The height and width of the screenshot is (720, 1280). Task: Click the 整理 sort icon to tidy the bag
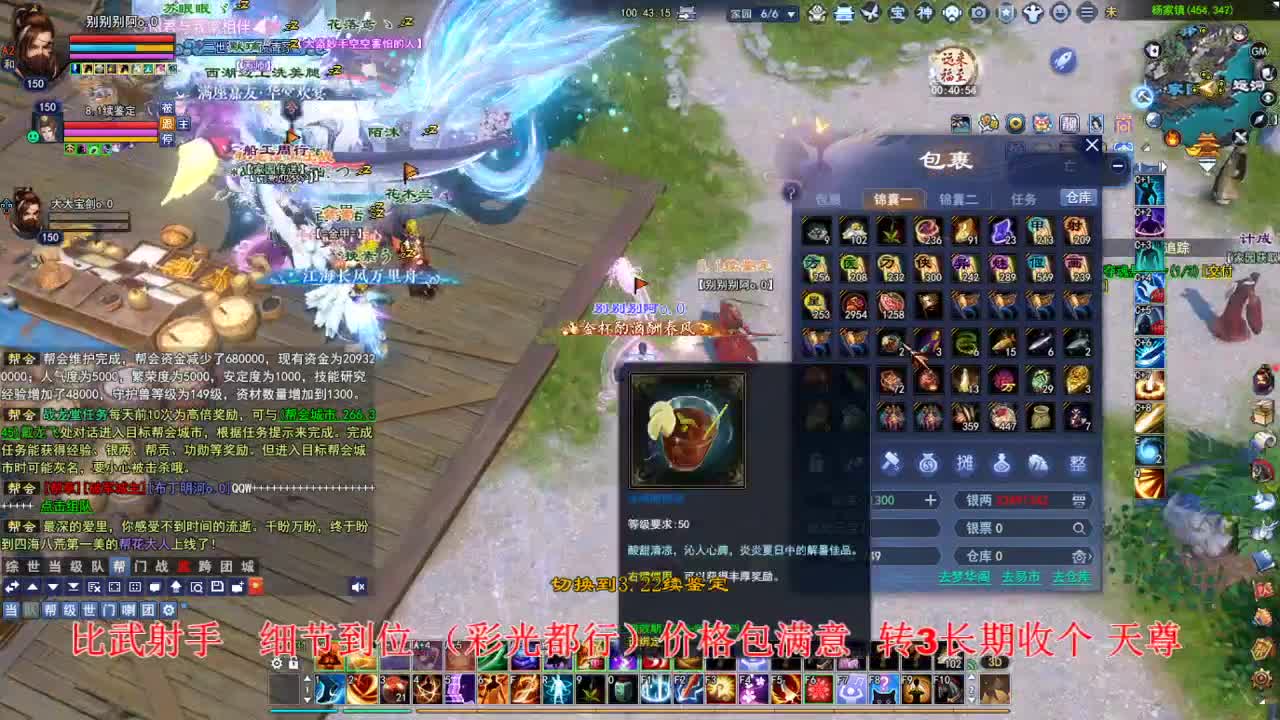click(1076, 463)
